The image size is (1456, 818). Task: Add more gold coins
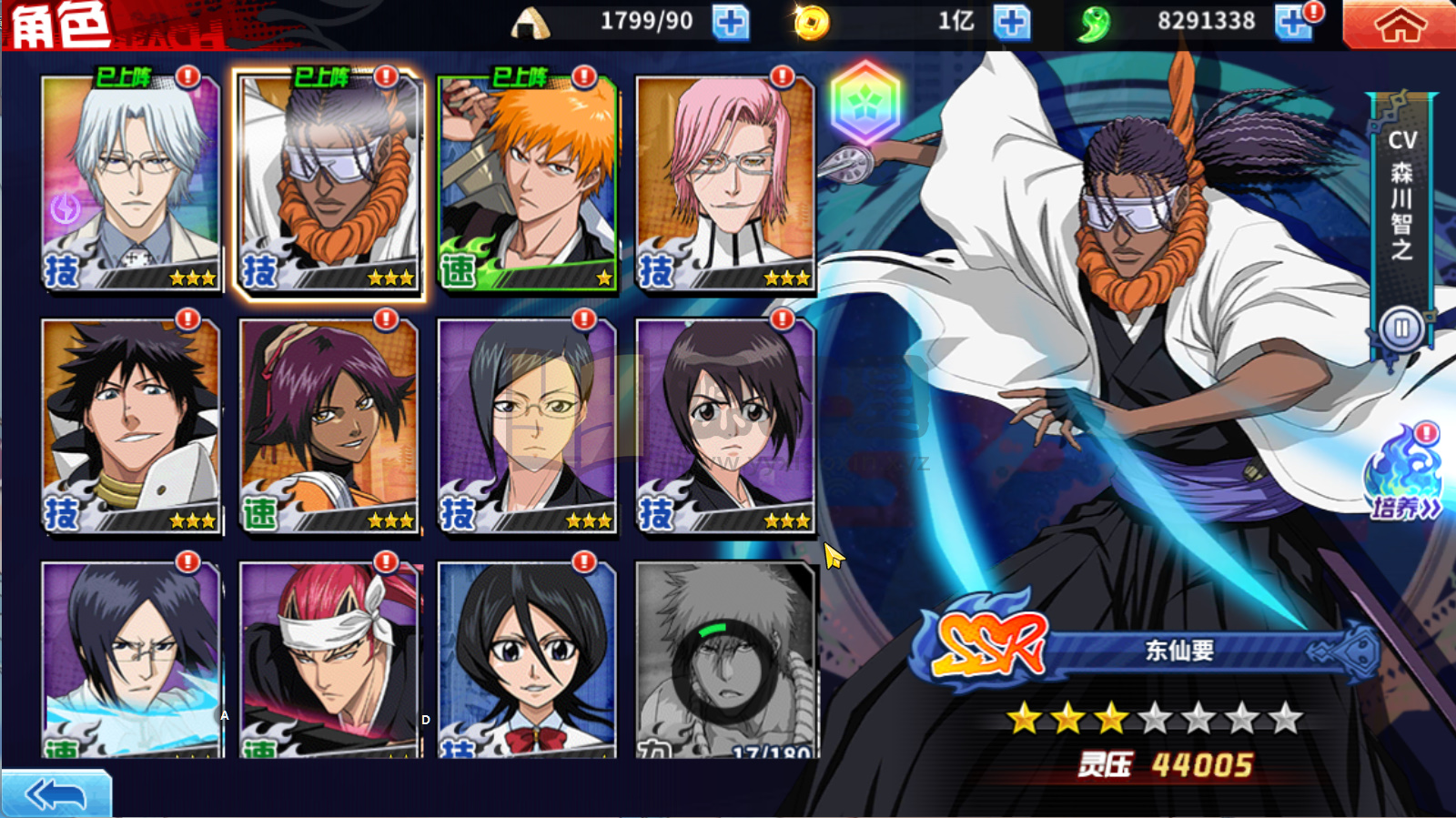point(1011,23)
